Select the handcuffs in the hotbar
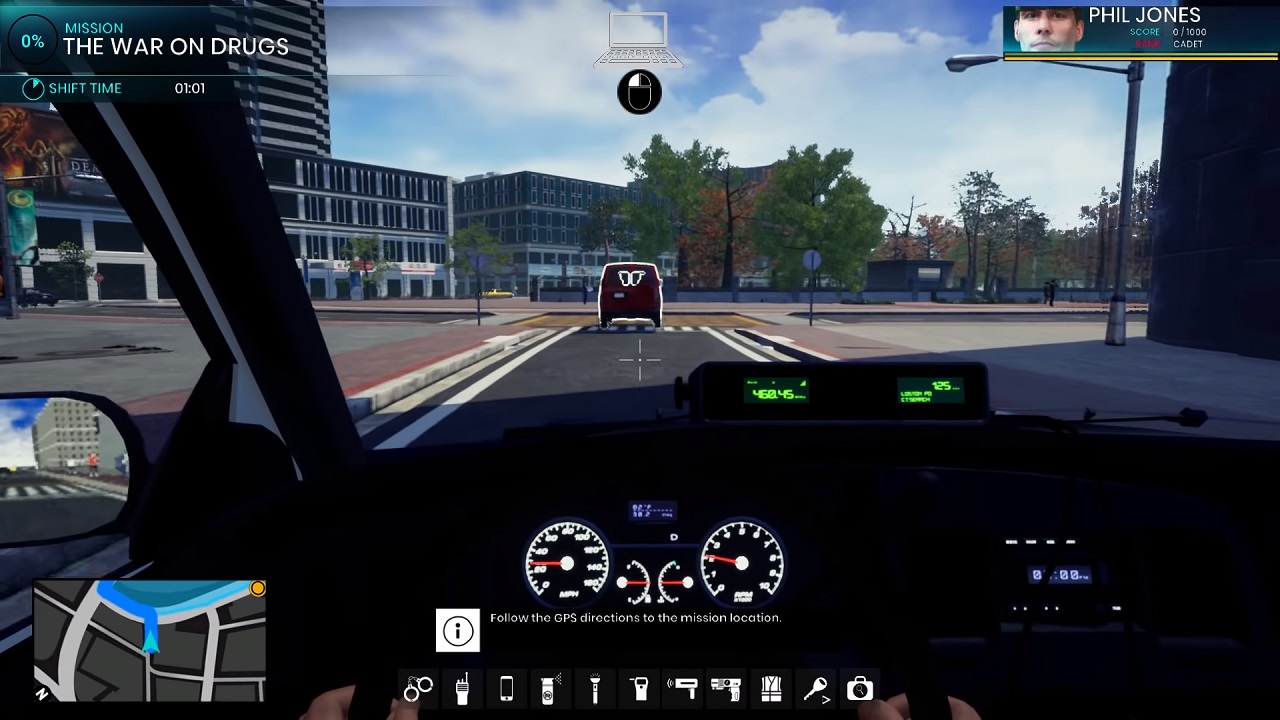Image resolution: width=1280 pixels, height=720 pixels. [x=418, y=688]
